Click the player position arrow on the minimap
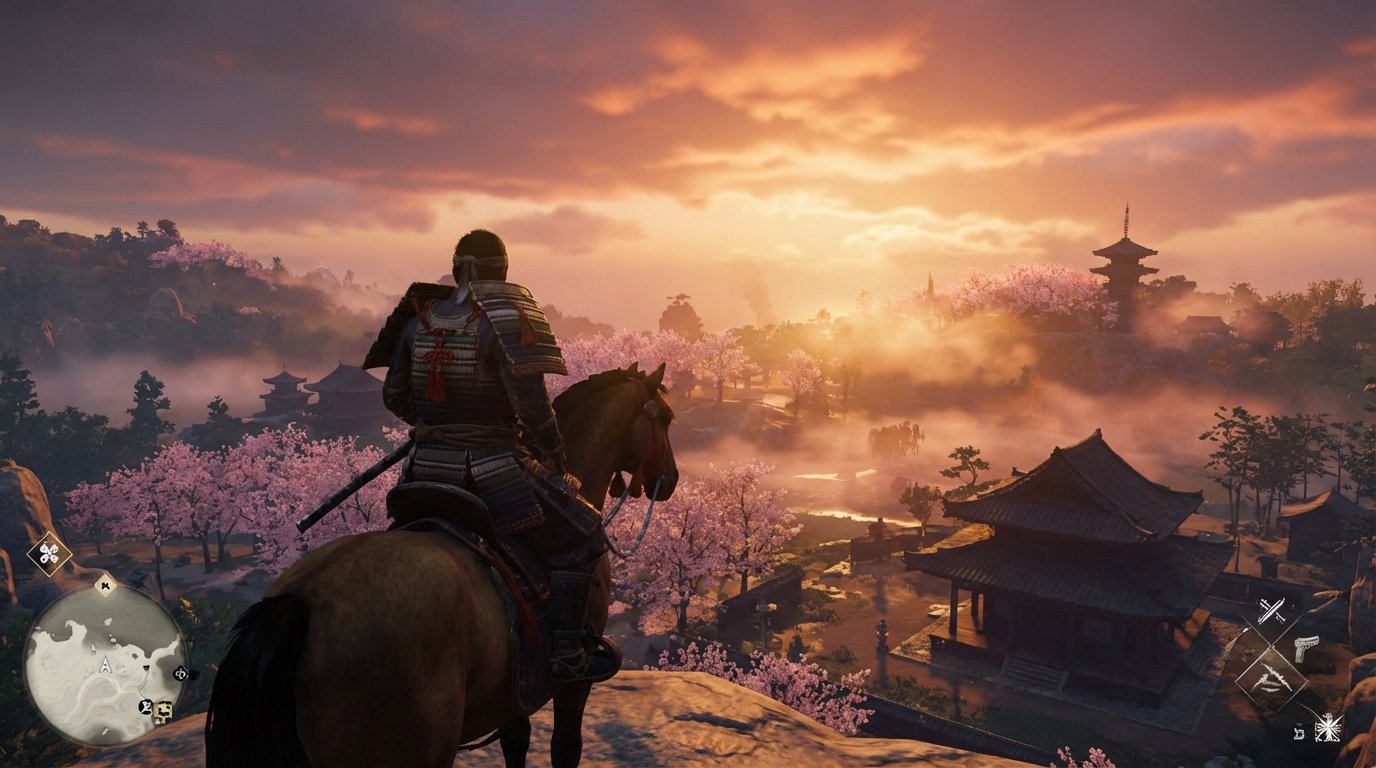This screenshot has height=768, width=1376. click(105, 663)
